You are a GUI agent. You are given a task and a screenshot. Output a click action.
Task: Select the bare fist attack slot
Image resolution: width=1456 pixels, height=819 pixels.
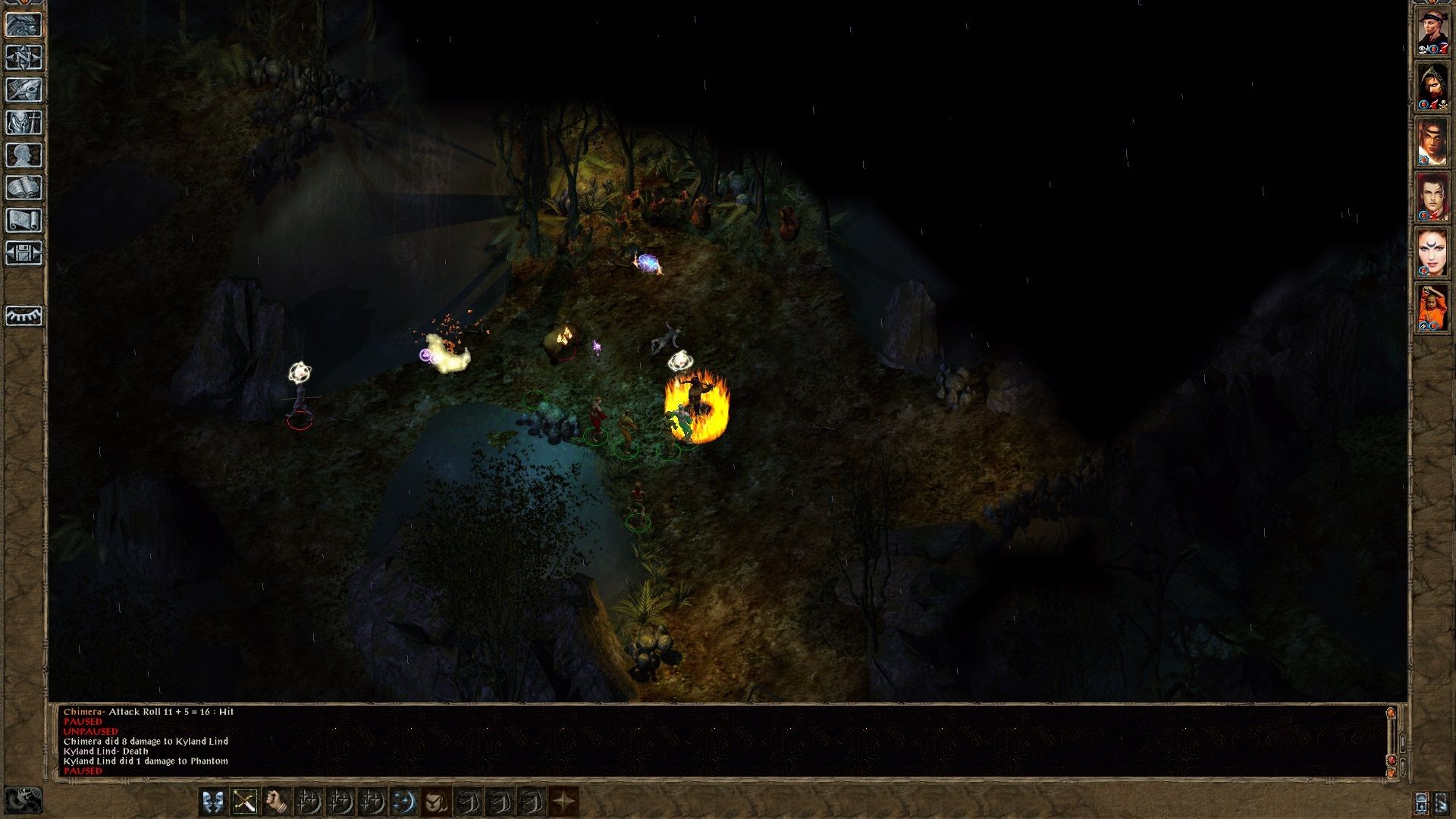point(276,802)
